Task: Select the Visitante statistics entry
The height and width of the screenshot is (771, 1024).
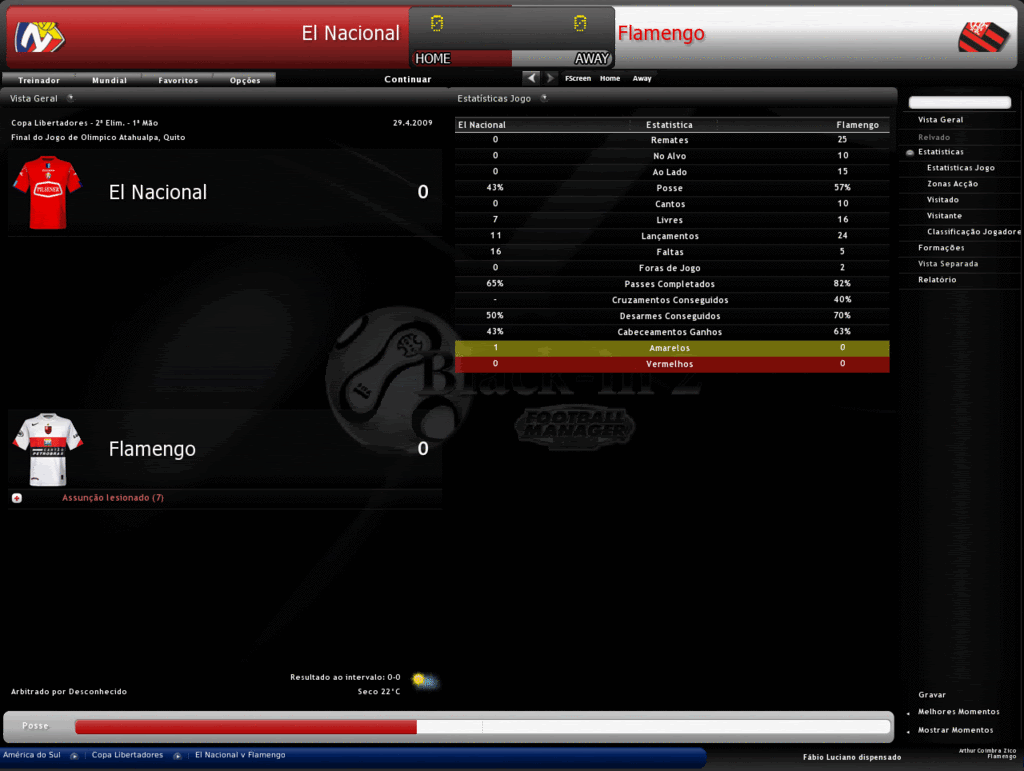Action: click(x=944, y=216)
